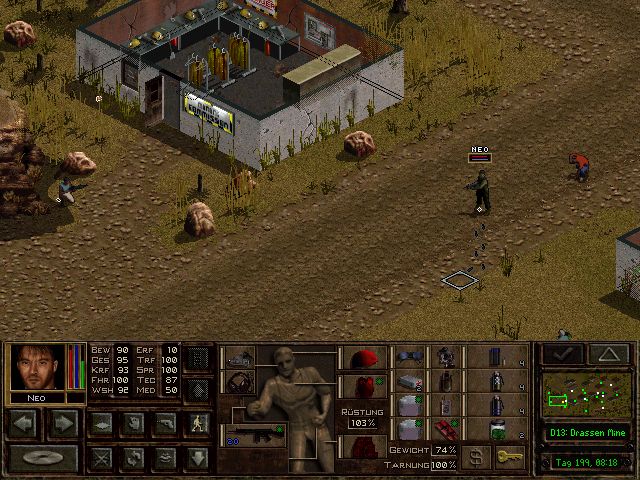The height and width of the screenshot is (480, 640).
Task: Activate the hand action button
Action: (133, 423)
